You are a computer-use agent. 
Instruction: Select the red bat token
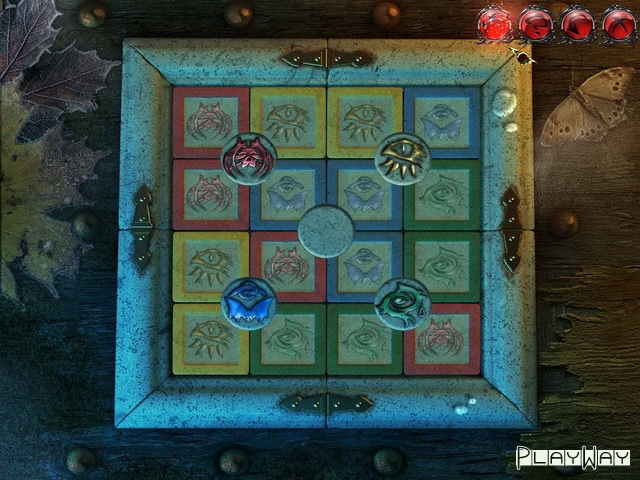tap(248, 158)
